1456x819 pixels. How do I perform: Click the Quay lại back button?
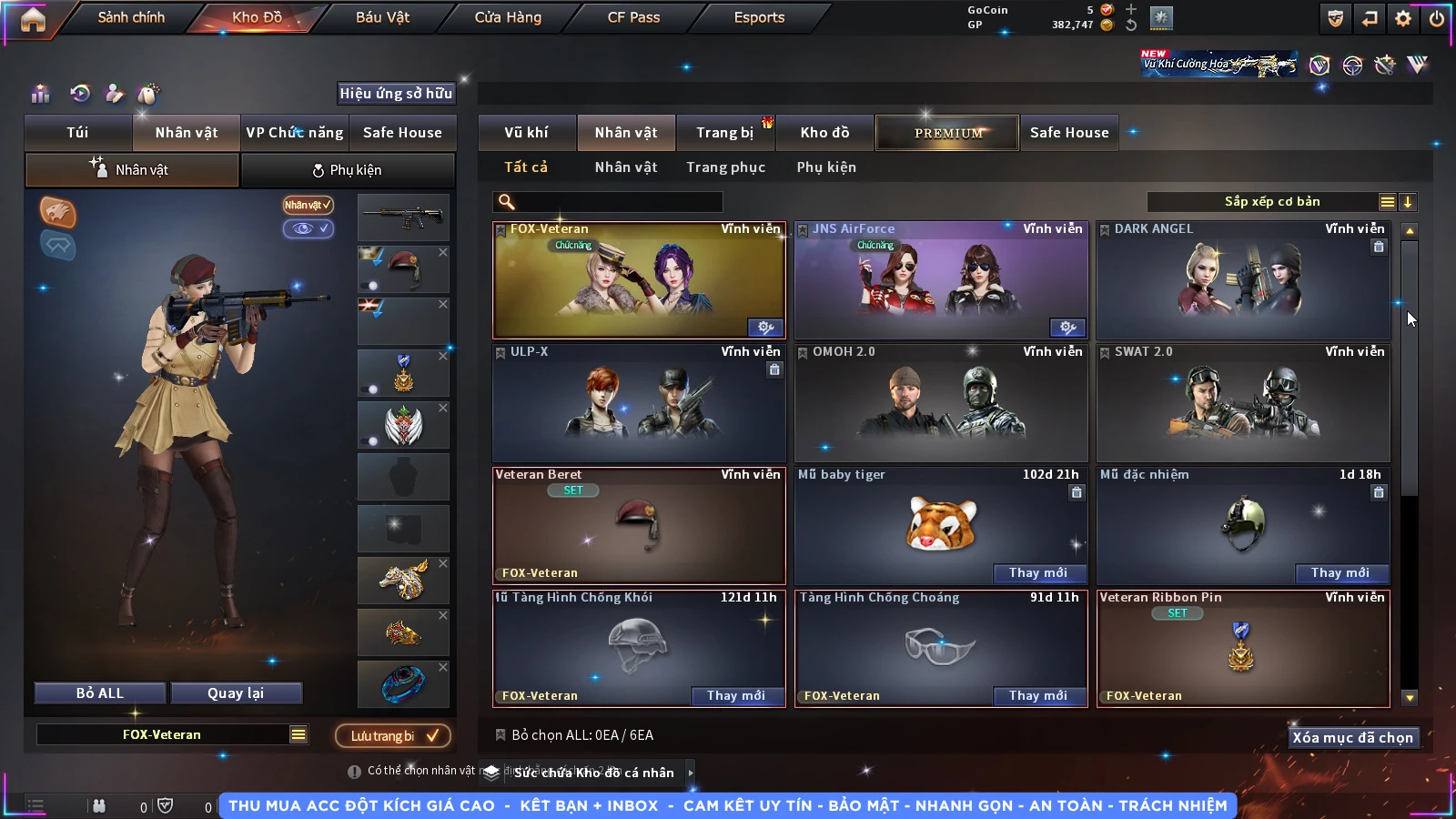[236, 693]
